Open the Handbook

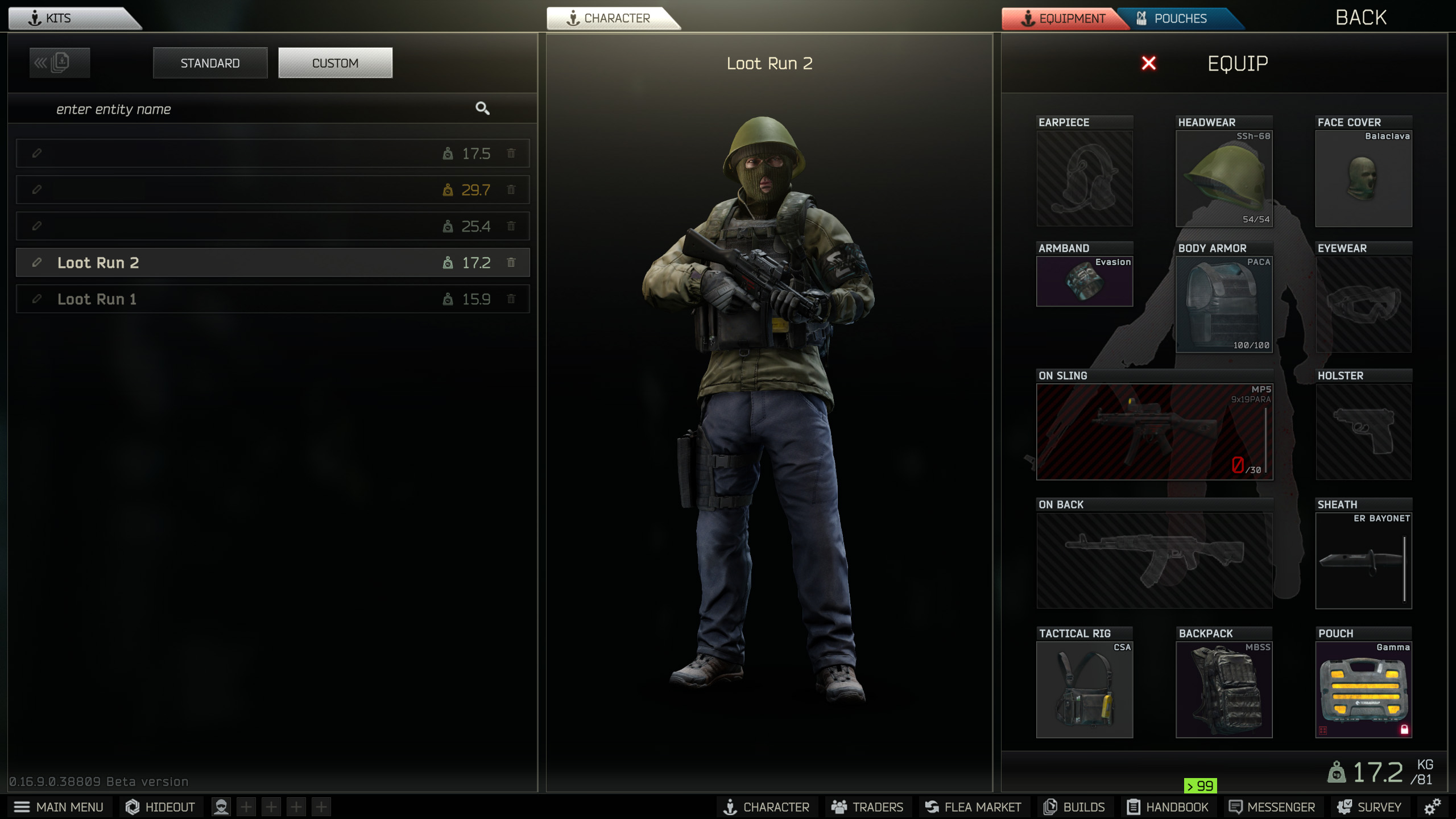(x=1168, y=807)
